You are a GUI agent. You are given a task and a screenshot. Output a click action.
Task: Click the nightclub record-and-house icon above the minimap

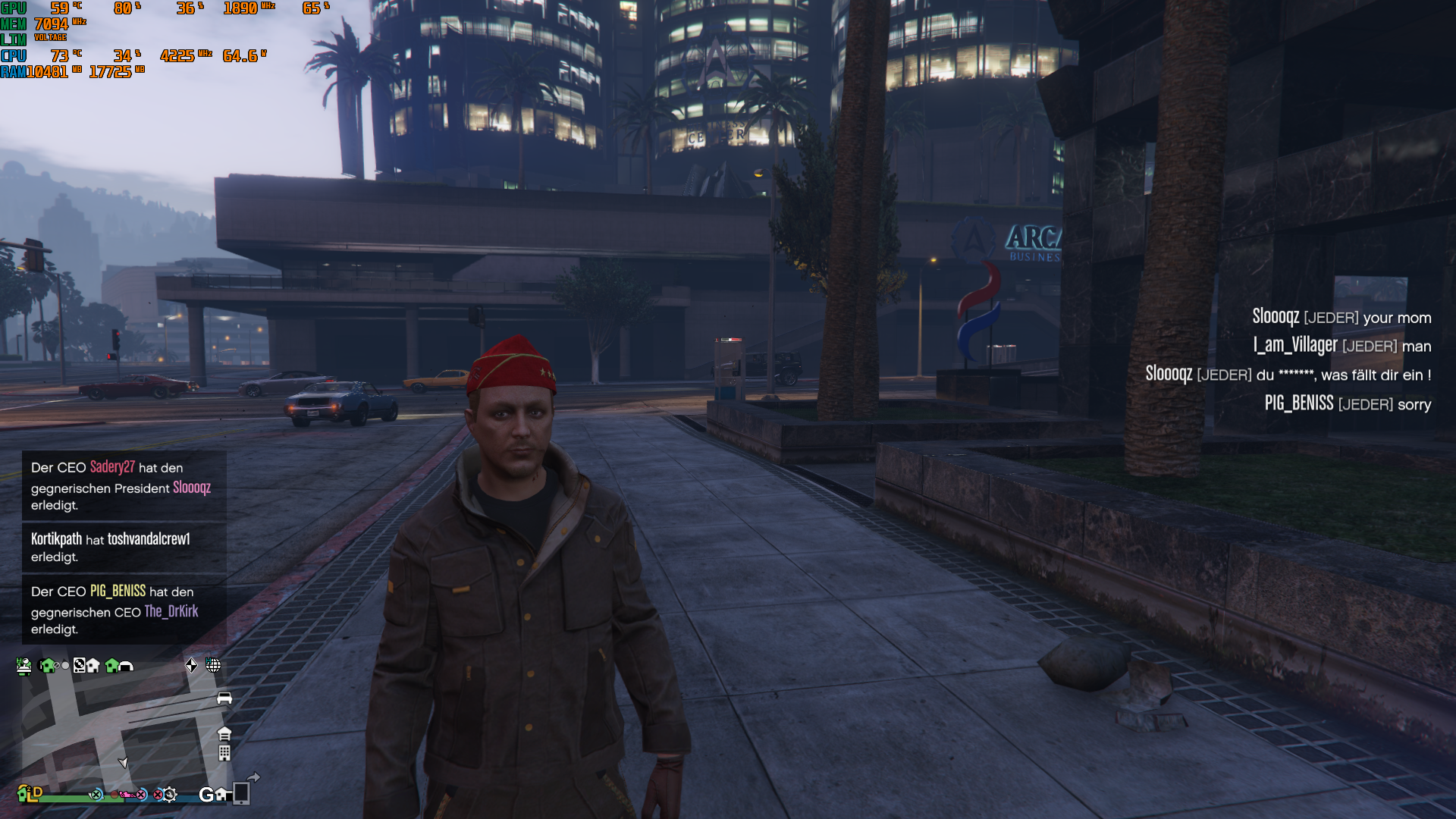coord(83,666)
